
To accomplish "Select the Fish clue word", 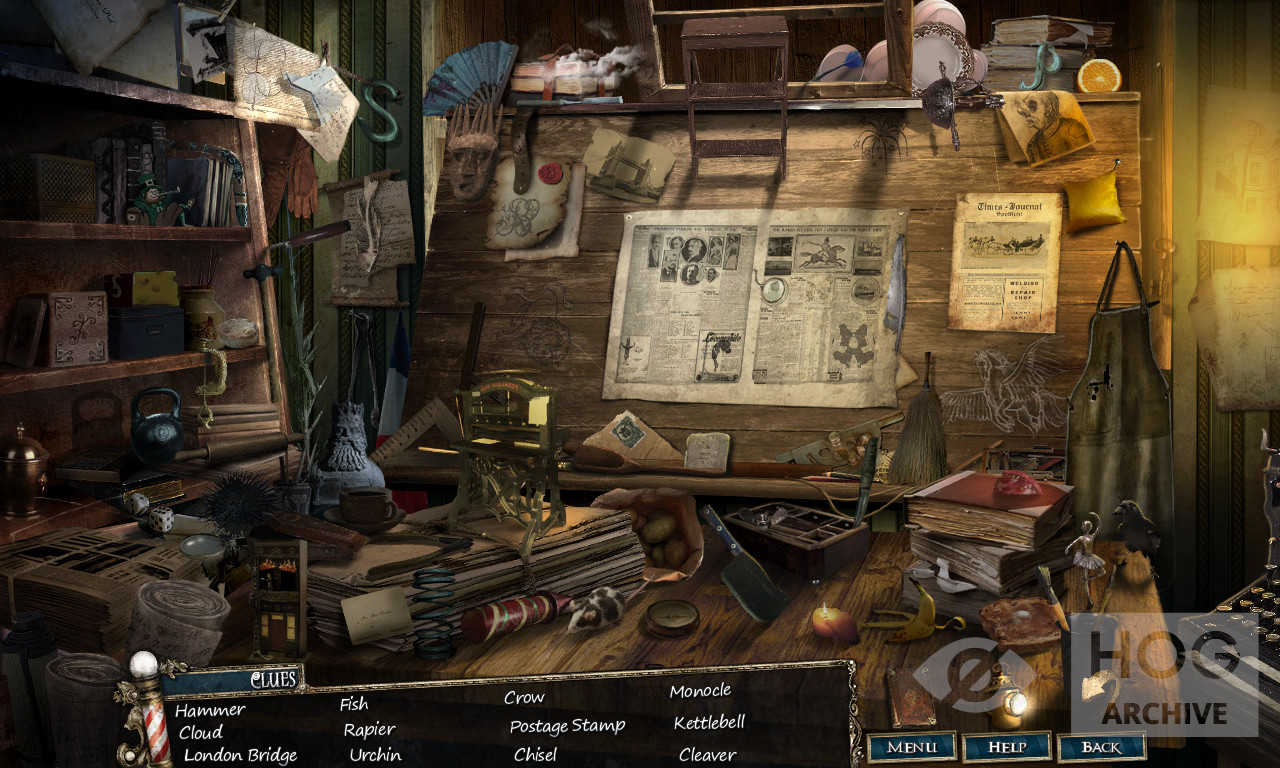I will pyautogui.click(x=354, y=704).
